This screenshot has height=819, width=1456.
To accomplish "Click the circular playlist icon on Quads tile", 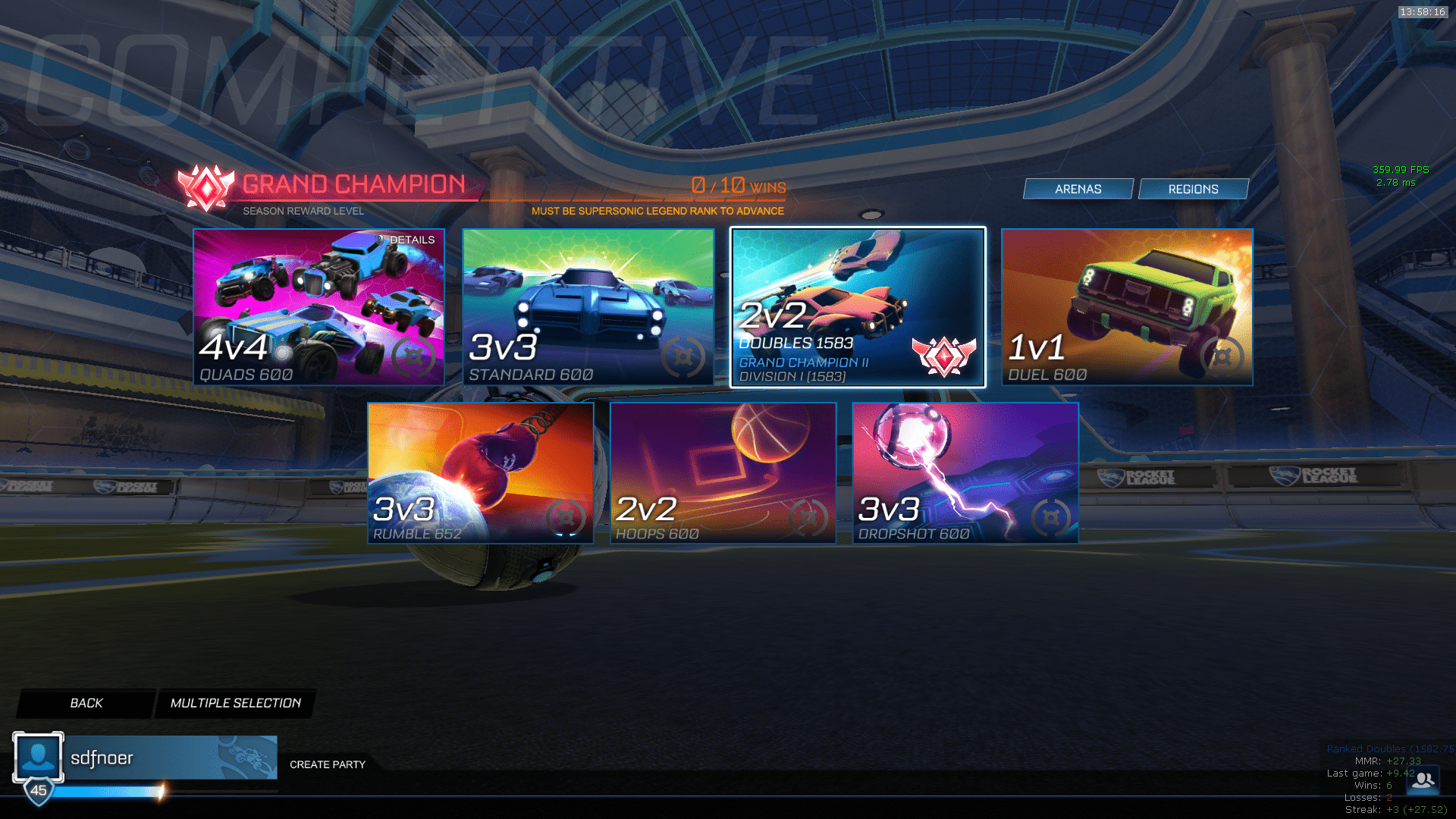I will (413, 358).
